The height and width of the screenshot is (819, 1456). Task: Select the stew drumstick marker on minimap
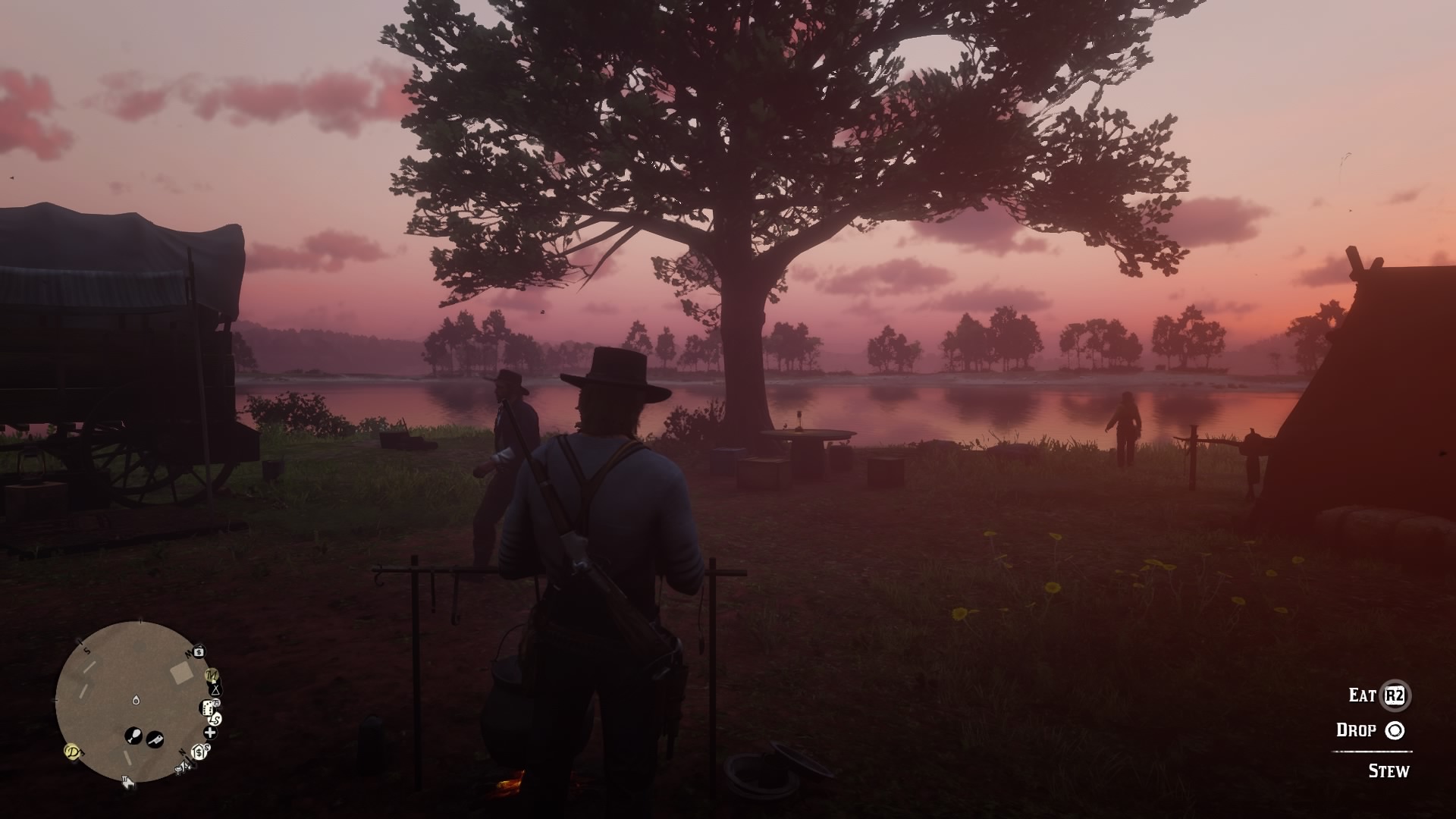click(133, 735)
